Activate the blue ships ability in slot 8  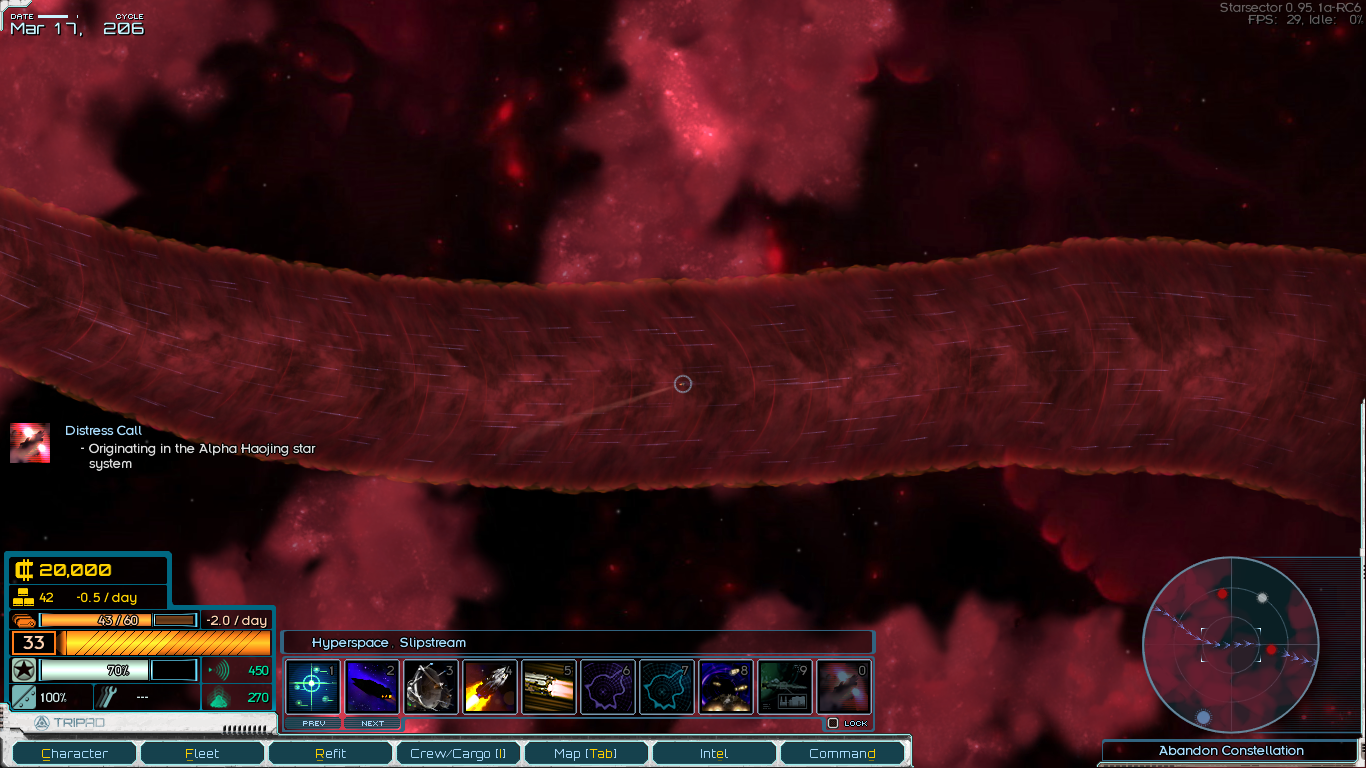point(726,686)
